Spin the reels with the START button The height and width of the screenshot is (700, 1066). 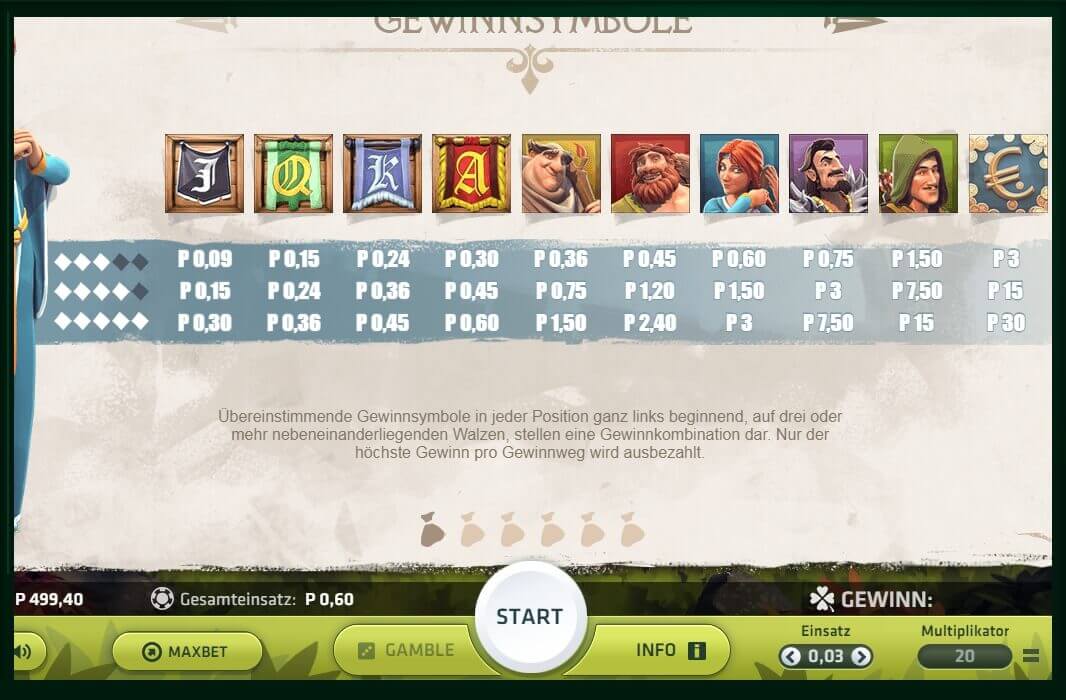point(529,615)
